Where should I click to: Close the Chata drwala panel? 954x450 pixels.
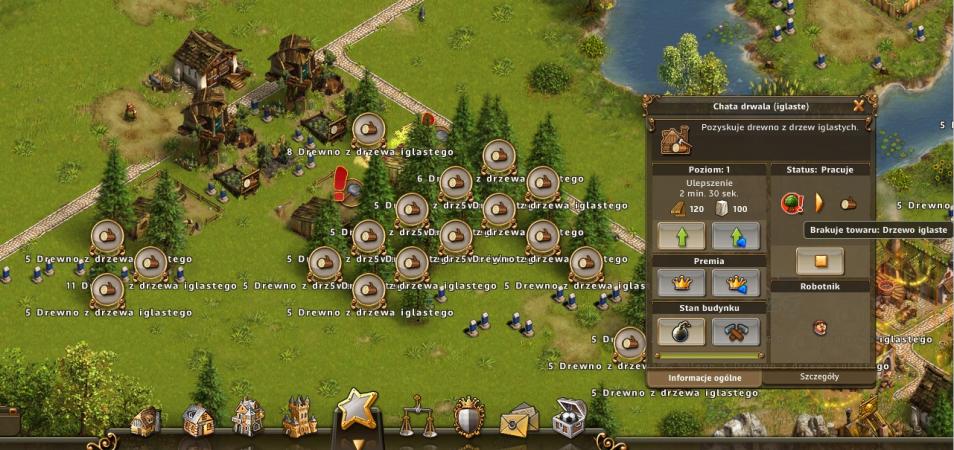point(858,105)
